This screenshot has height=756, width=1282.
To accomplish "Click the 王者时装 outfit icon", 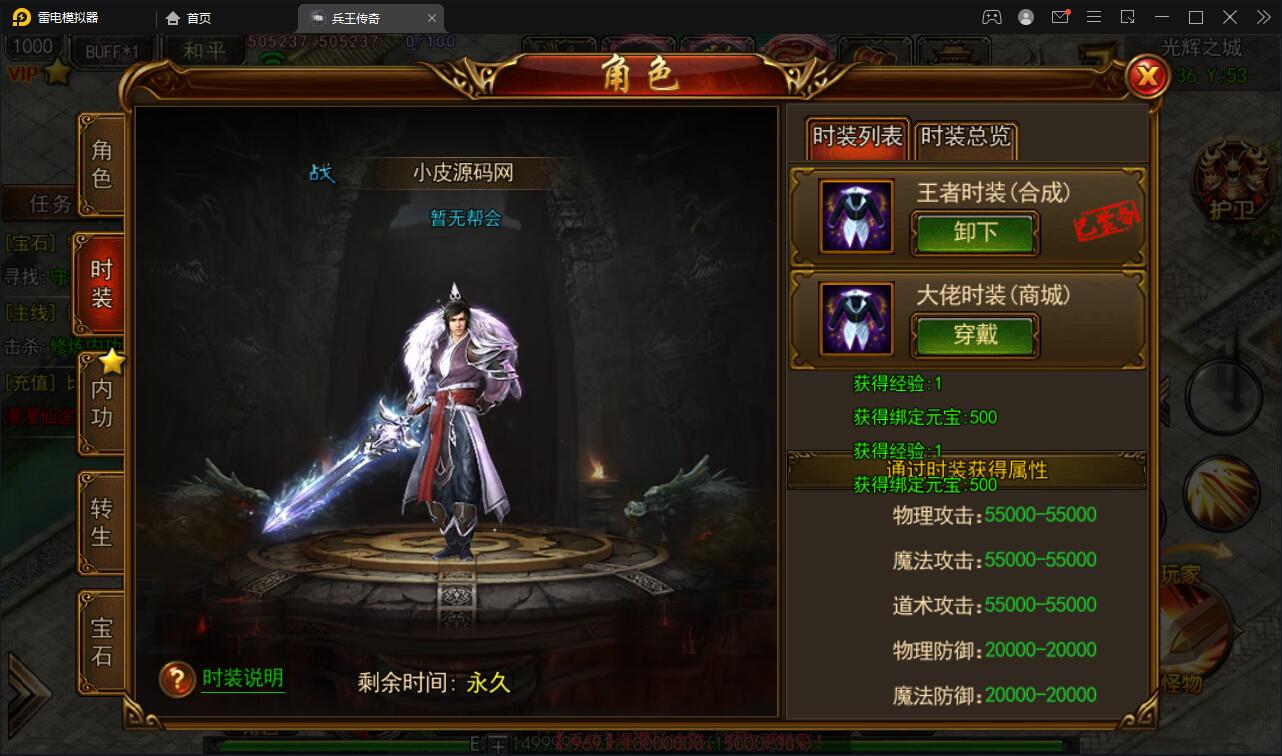I will [x=855, y=217].
